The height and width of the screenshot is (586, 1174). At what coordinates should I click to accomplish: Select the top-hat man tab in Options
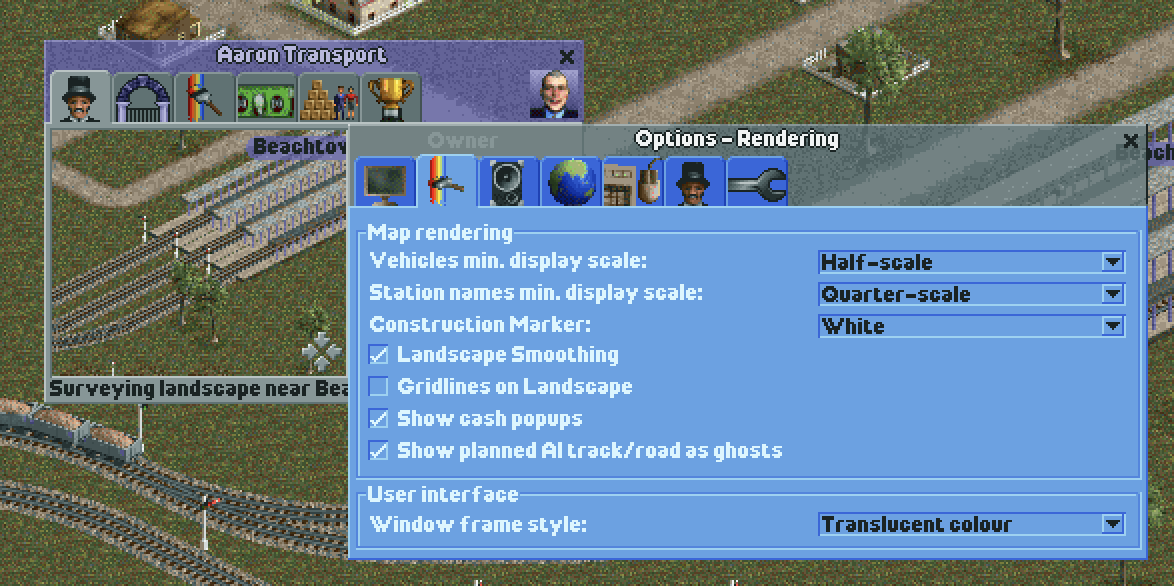[696, 183]
